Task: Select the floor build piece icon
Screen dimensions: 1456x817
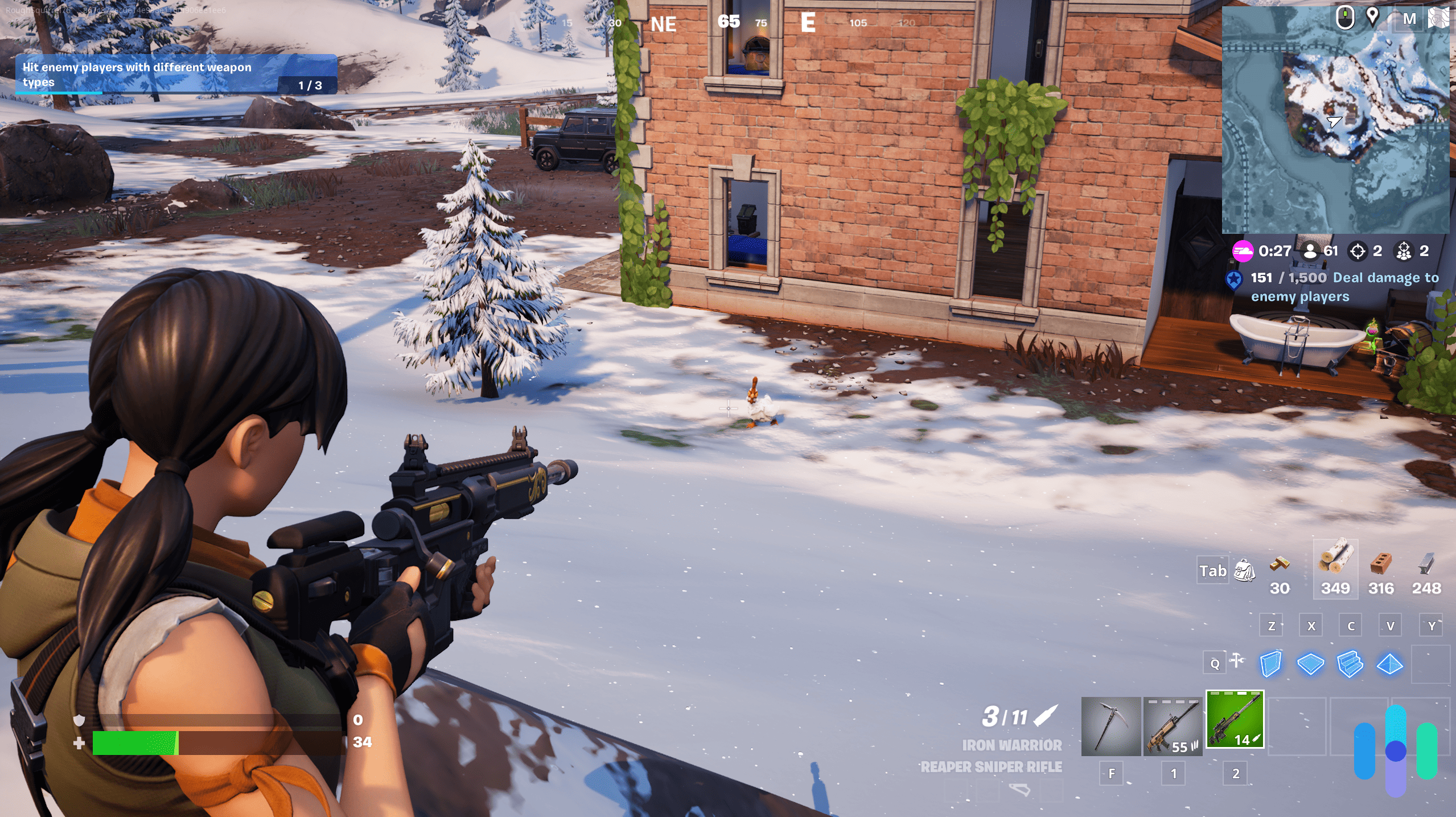Action: [x=1310, y=664]
